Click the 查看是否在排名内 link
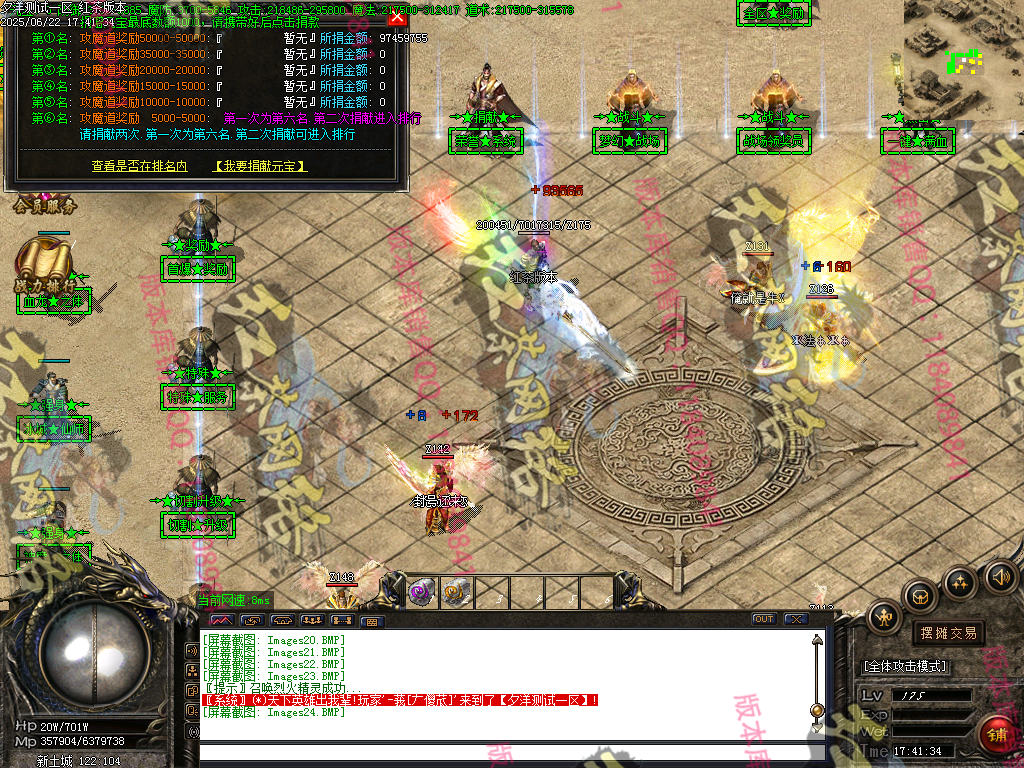 (x=139, y=166)
